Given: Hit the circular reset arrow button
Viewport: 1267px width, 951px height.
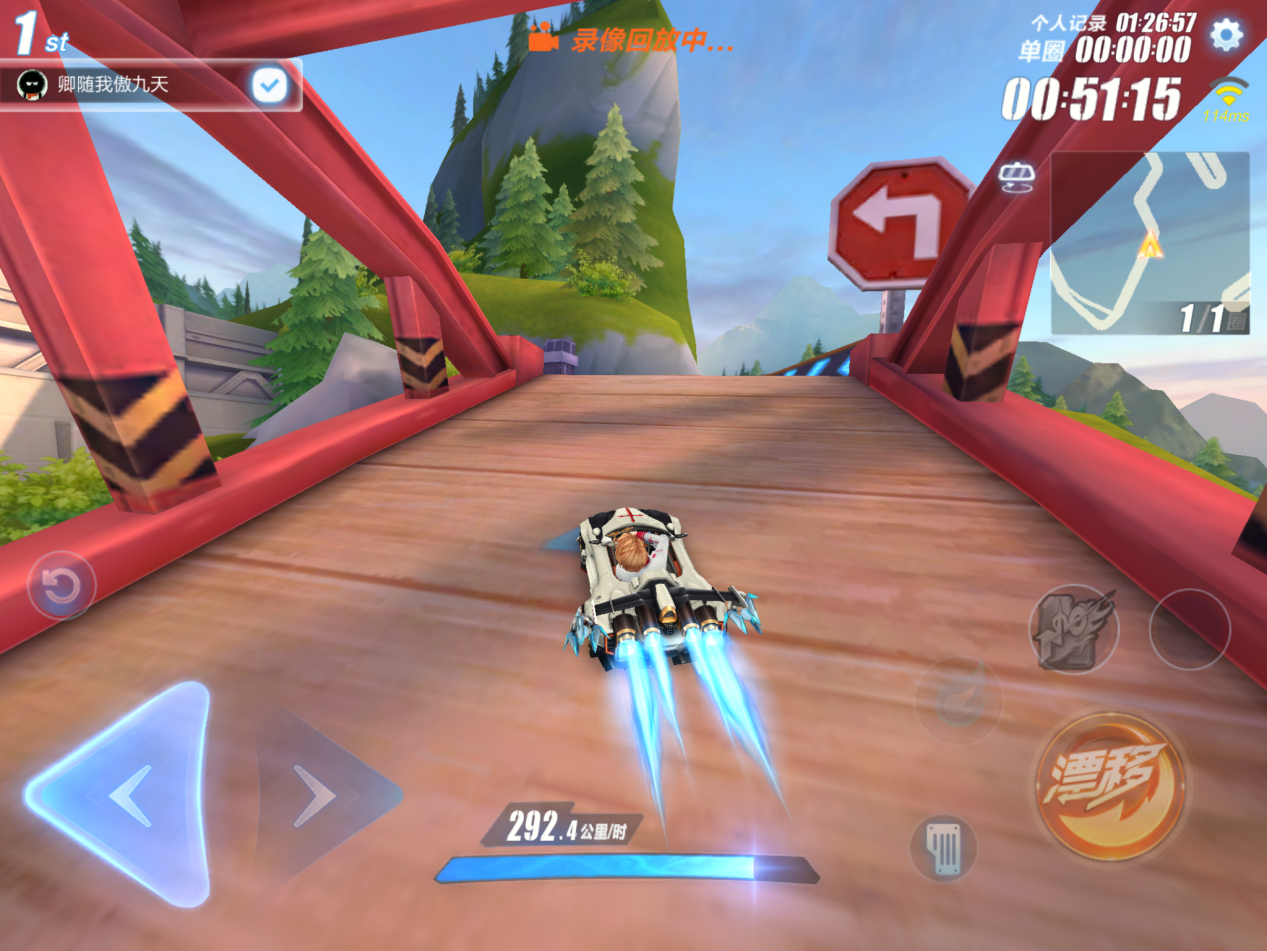Looking at the screenshot, I should click(x=61, y=586).
